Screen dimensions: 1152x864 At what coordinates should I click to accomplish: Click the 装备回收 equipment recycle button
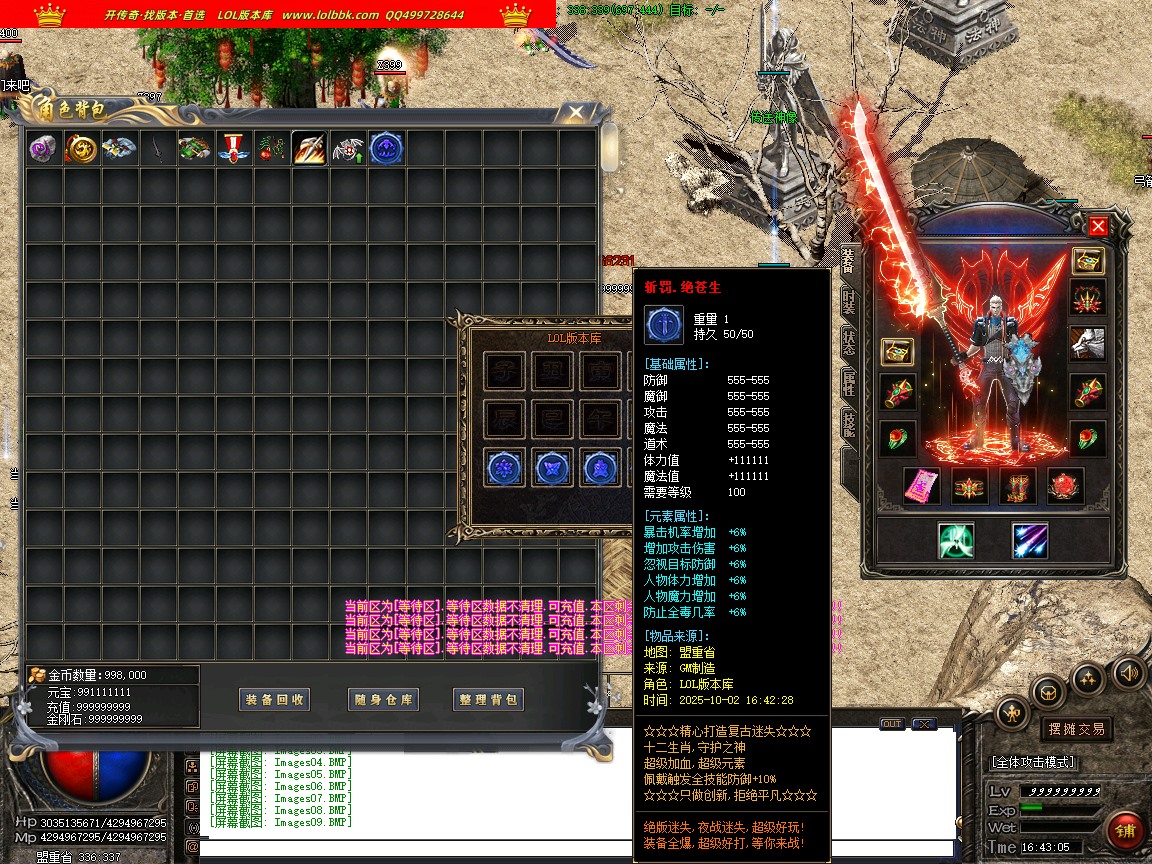click(275, 700)
